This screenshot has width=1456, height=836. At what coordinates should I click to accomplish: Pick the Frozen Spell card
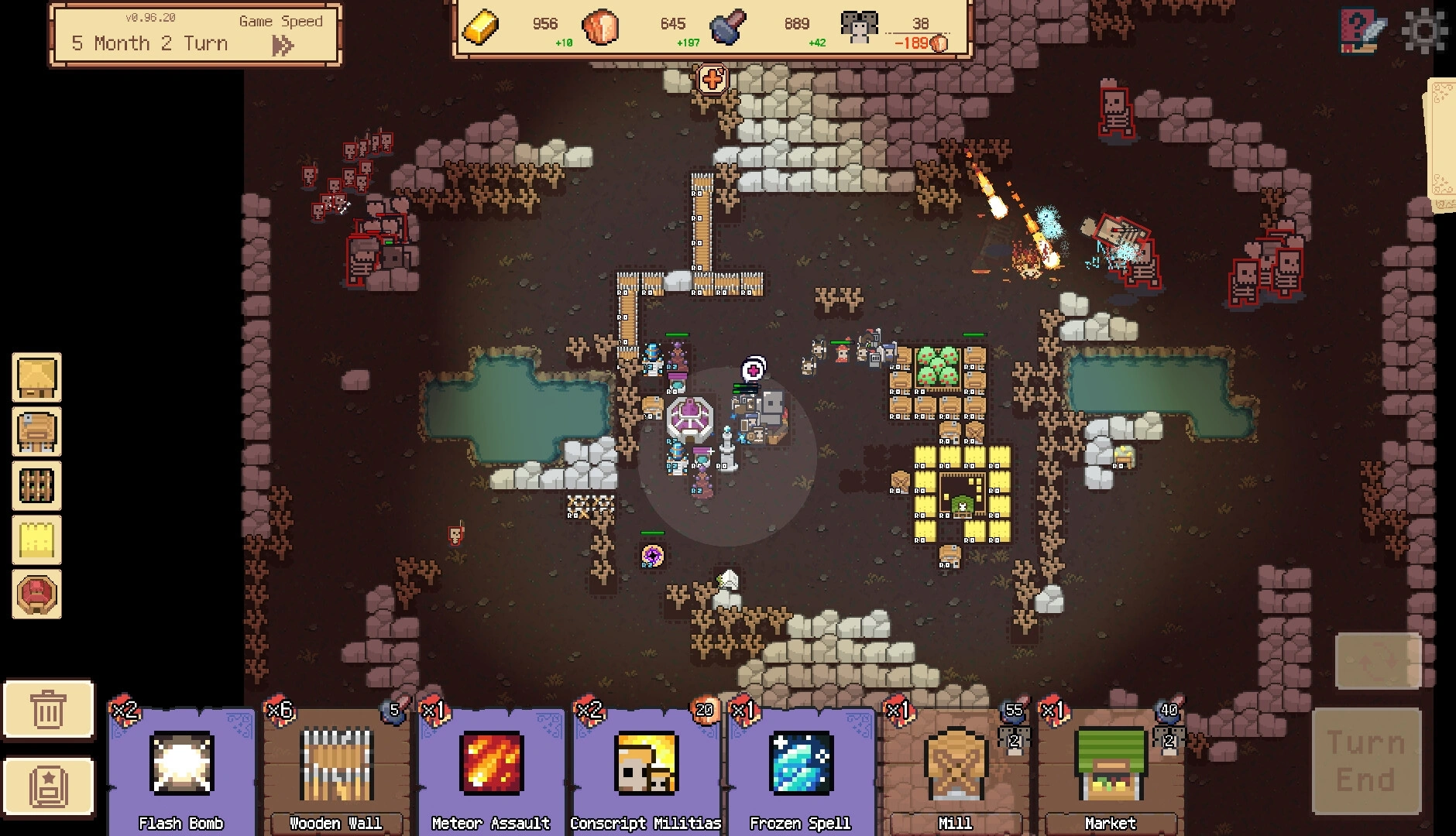(801, 770)
